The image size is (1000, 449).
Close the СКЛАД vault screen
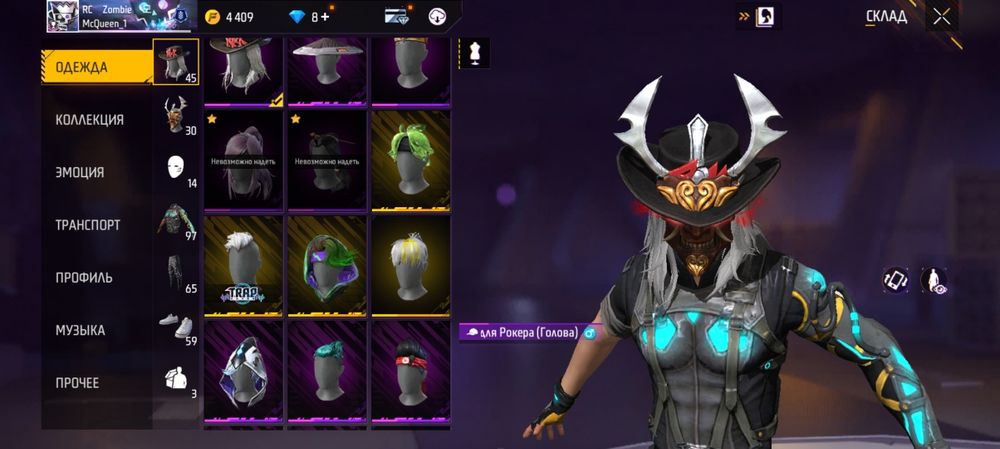click(x=941, y=16)
